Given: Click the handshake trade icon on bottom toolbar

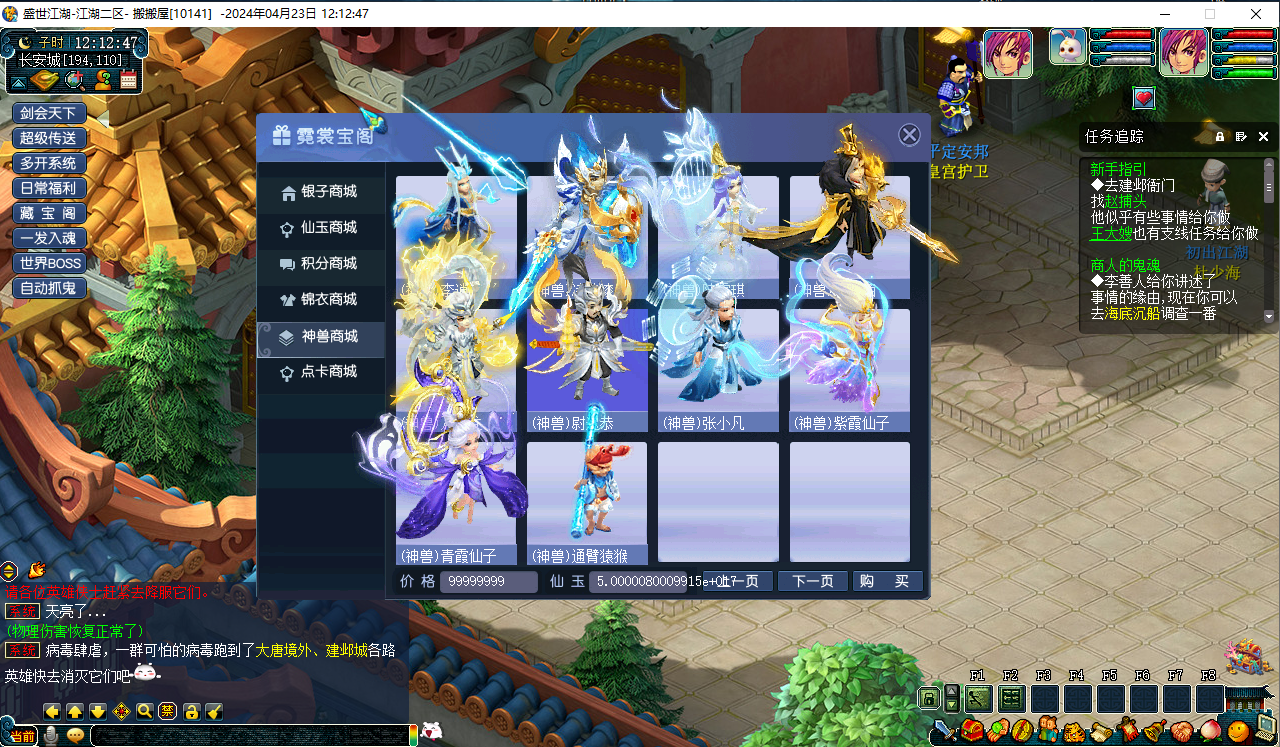Looking at the screenshot, I should point(1180,730).
